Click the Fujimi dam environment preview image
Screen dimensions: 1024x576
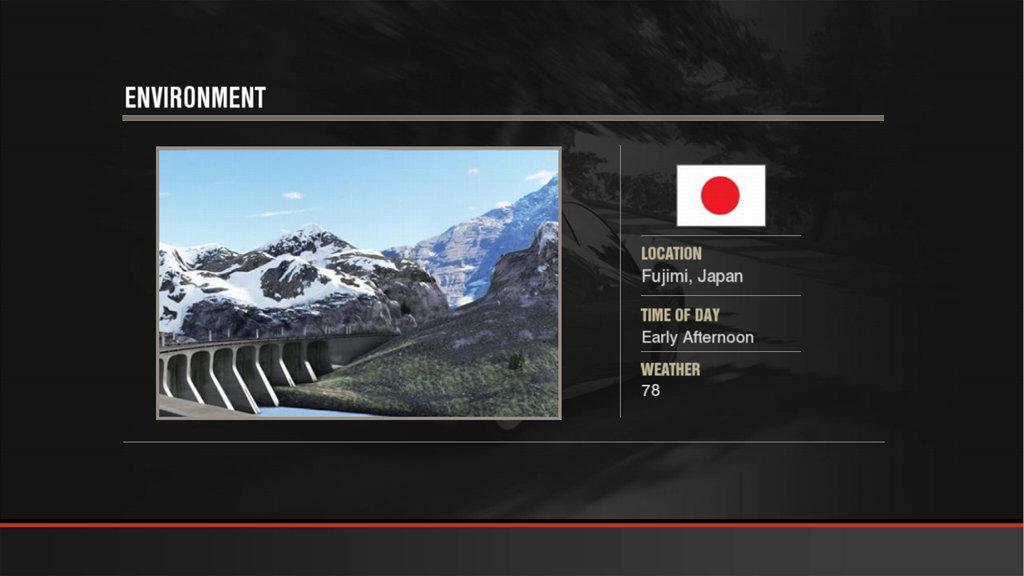[x=358, y=282]
